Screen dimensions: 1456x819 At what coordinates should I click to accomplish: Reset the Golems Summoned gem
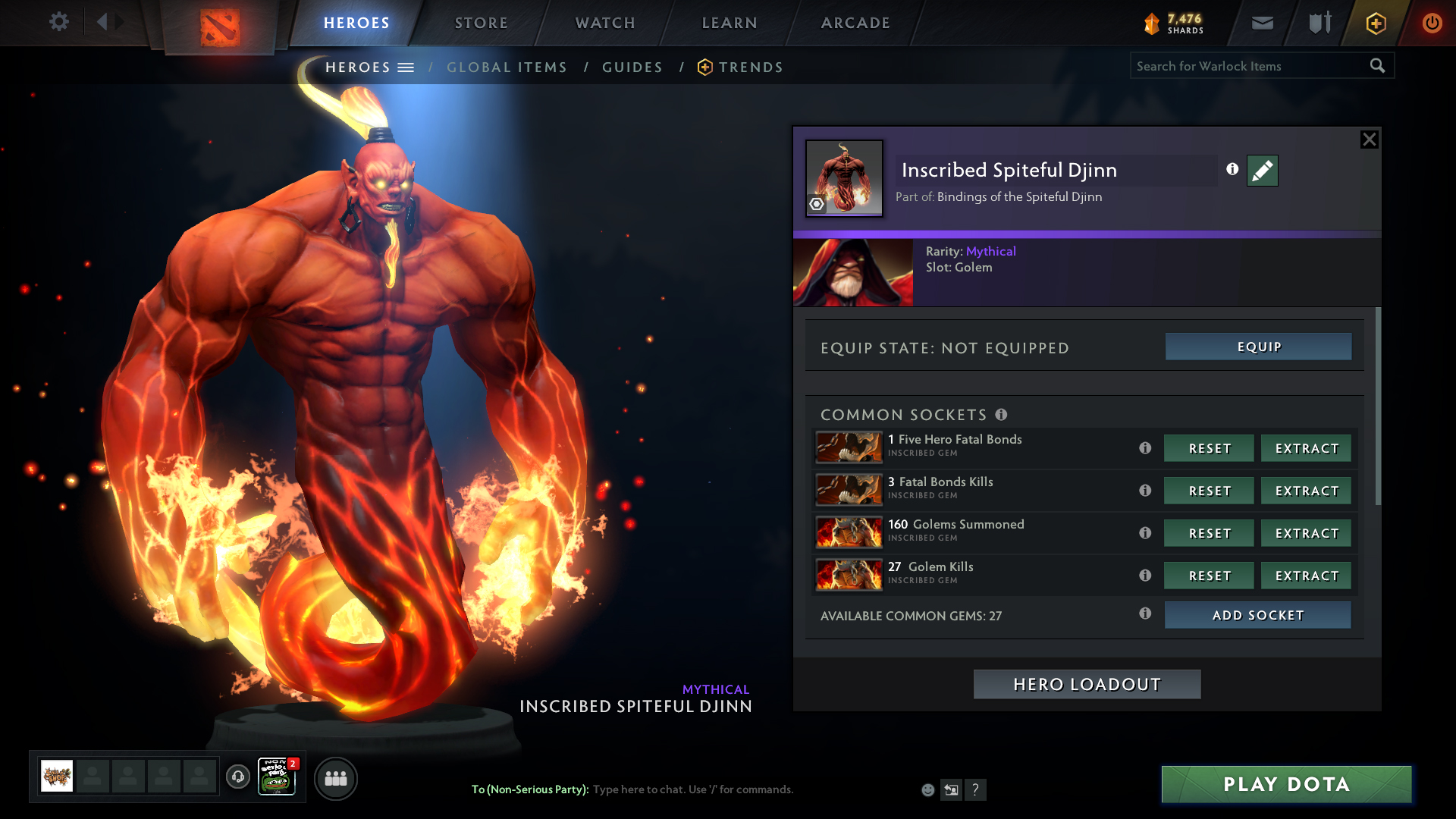[1209, 533]
